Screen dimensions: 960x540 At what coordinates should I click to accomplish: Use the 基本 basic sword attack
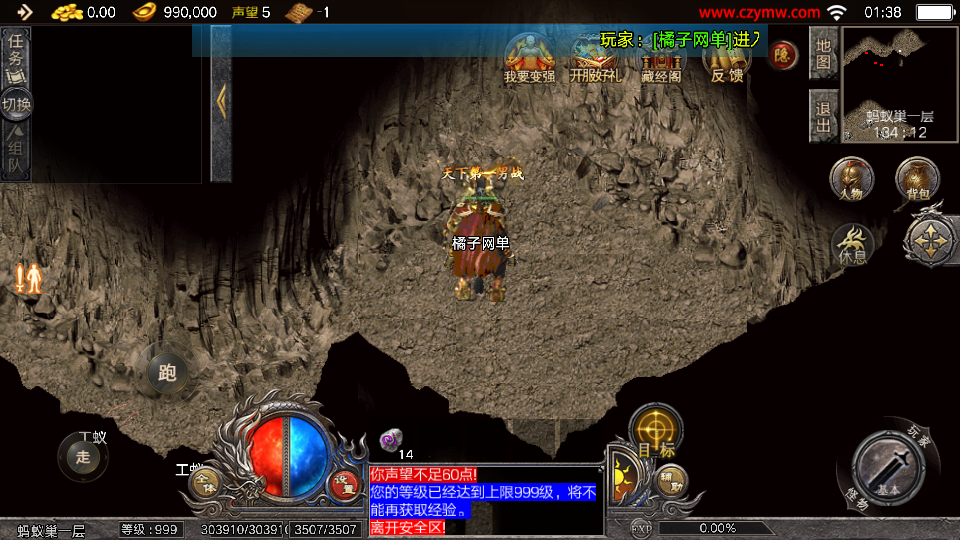pyautogui.click(x=887, y=468)
